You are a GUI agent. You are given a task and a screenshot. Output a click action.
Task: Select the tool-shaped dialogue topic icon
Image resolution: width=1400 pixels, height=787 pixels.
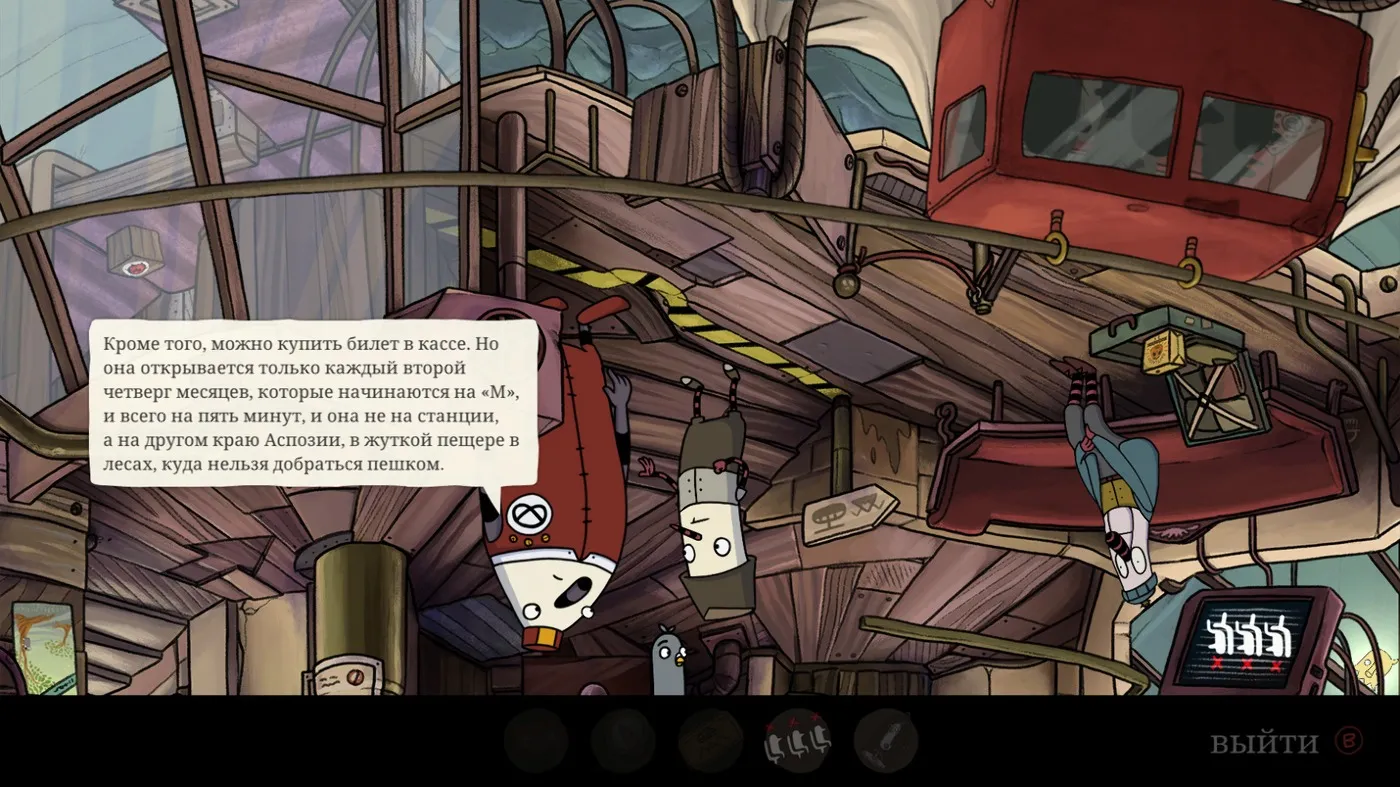[885, 741]
